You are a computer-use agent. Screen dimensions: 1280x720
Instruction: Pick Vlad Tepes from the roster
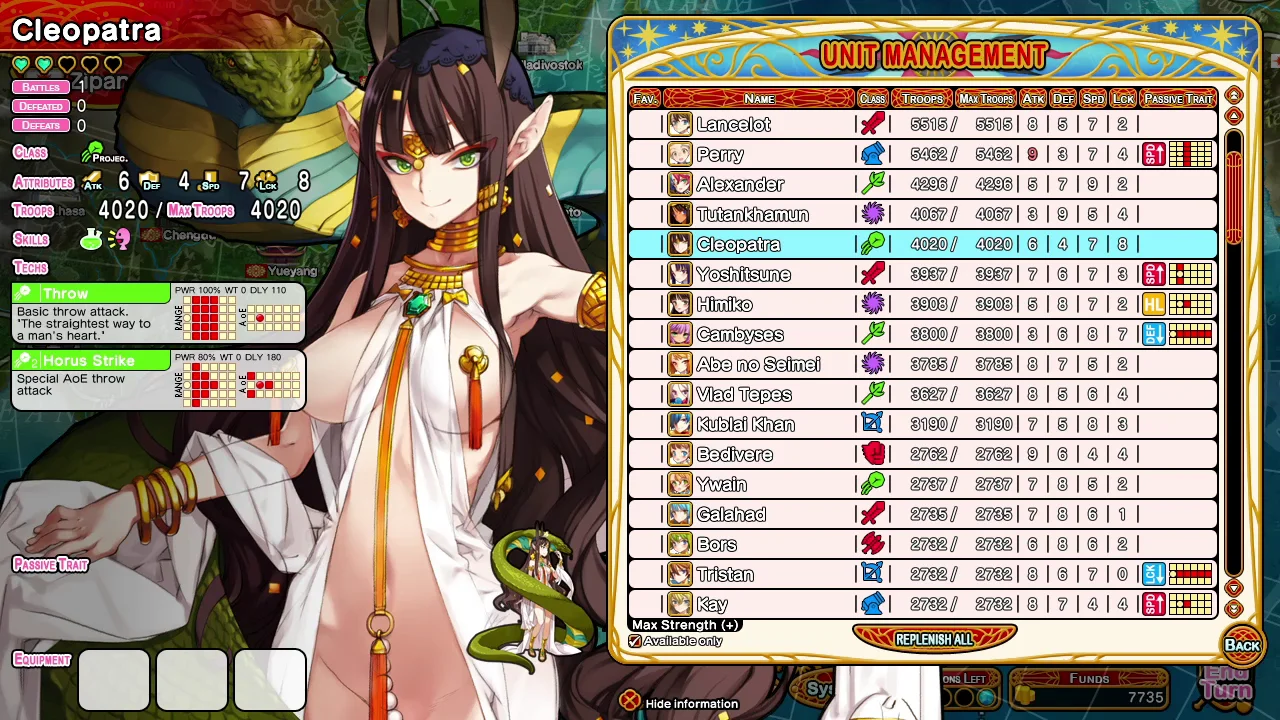pos(744,395)
